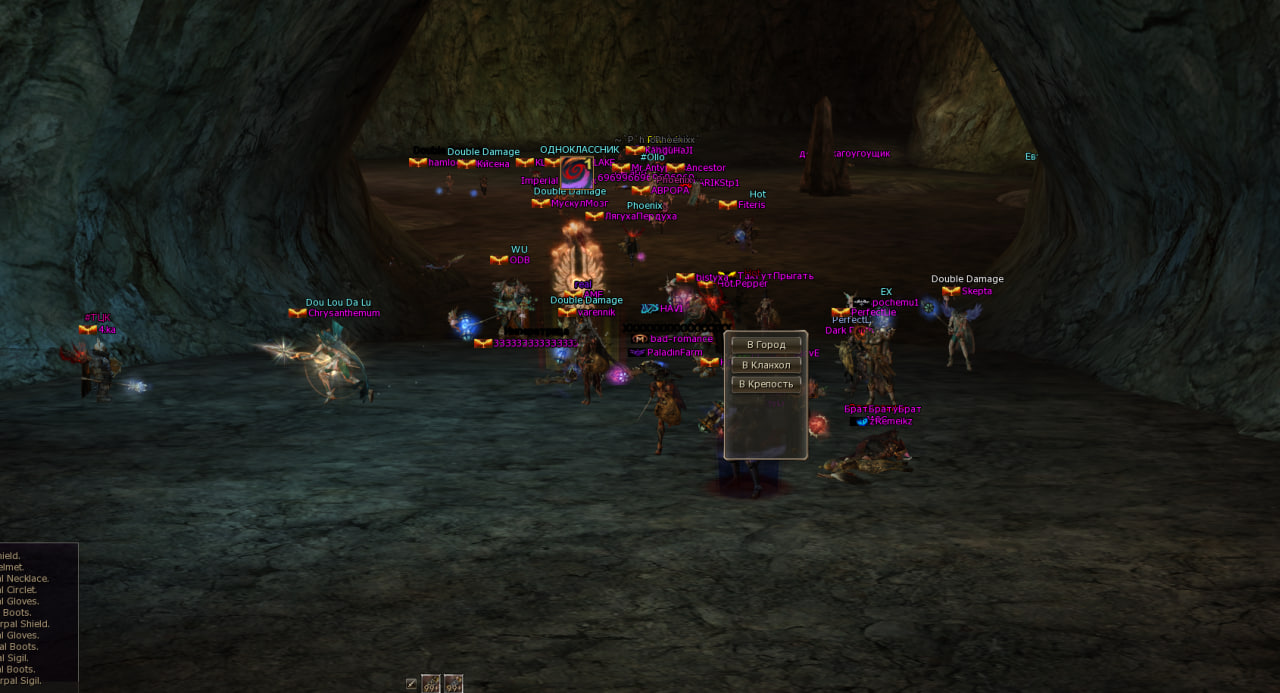
Task: Click the "В Крепость" respawn button
Action: pyautogui.click(x=766, y=384)
